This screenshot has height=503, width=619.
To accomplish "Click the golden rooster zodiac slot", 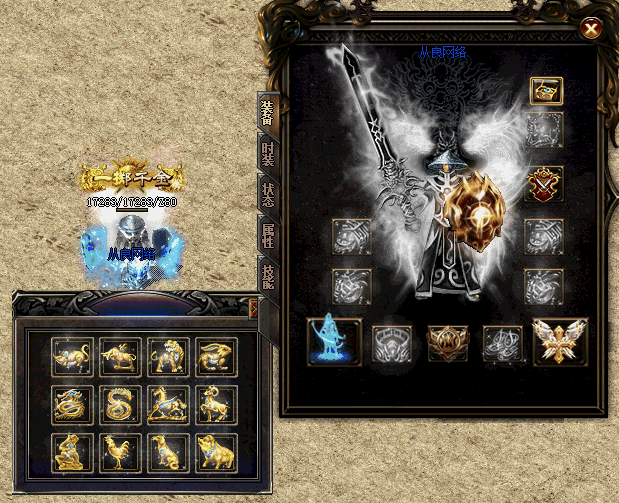I will coord(120,452).
